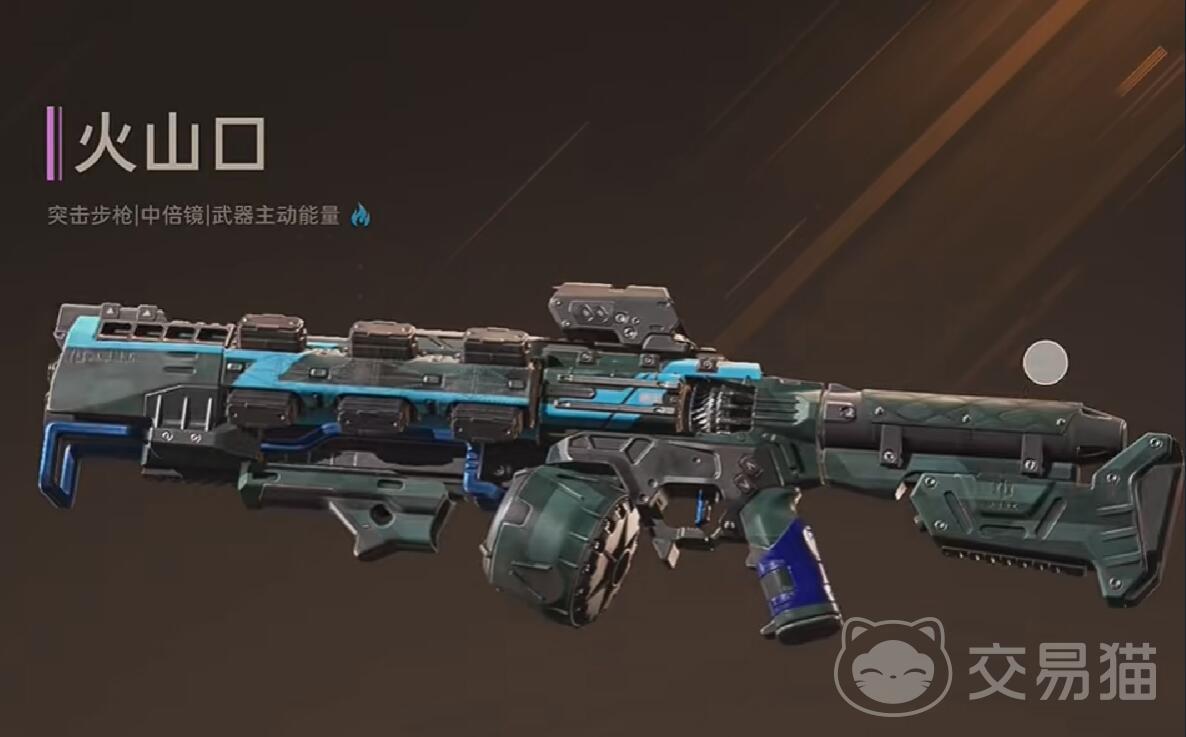Click the 交易猫 cat logo watermark
This screenshot has height=737, width=1186.
pos(893,665)
